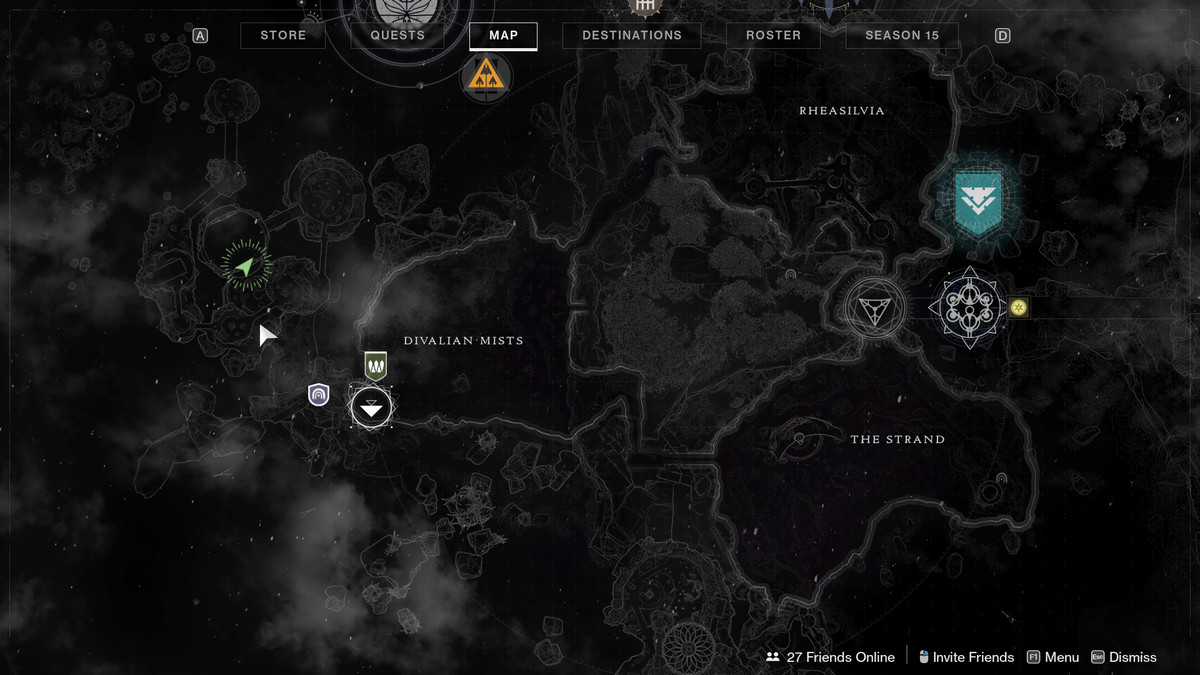Show the Season 15 tab

(901, 36)
